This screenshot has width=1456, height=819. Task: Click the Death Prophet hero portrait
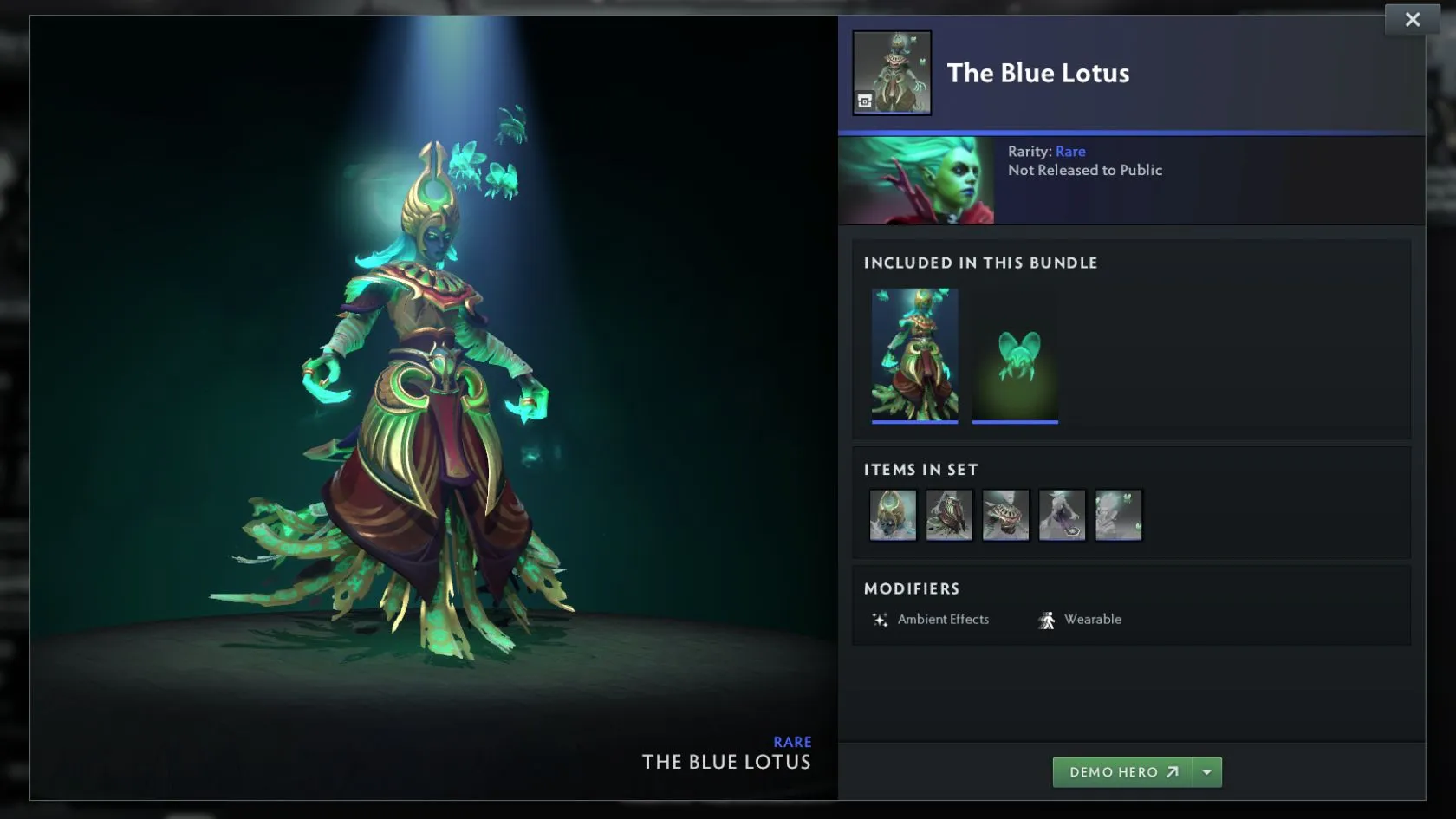[916, 180]
